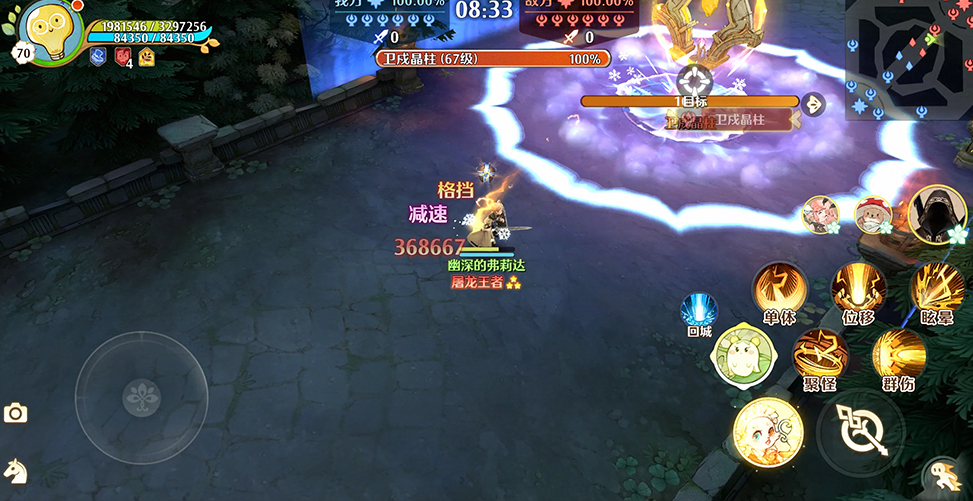Select the hooded dark figure portrait
This screenshot has height=501, width=973.
(936, 214)
